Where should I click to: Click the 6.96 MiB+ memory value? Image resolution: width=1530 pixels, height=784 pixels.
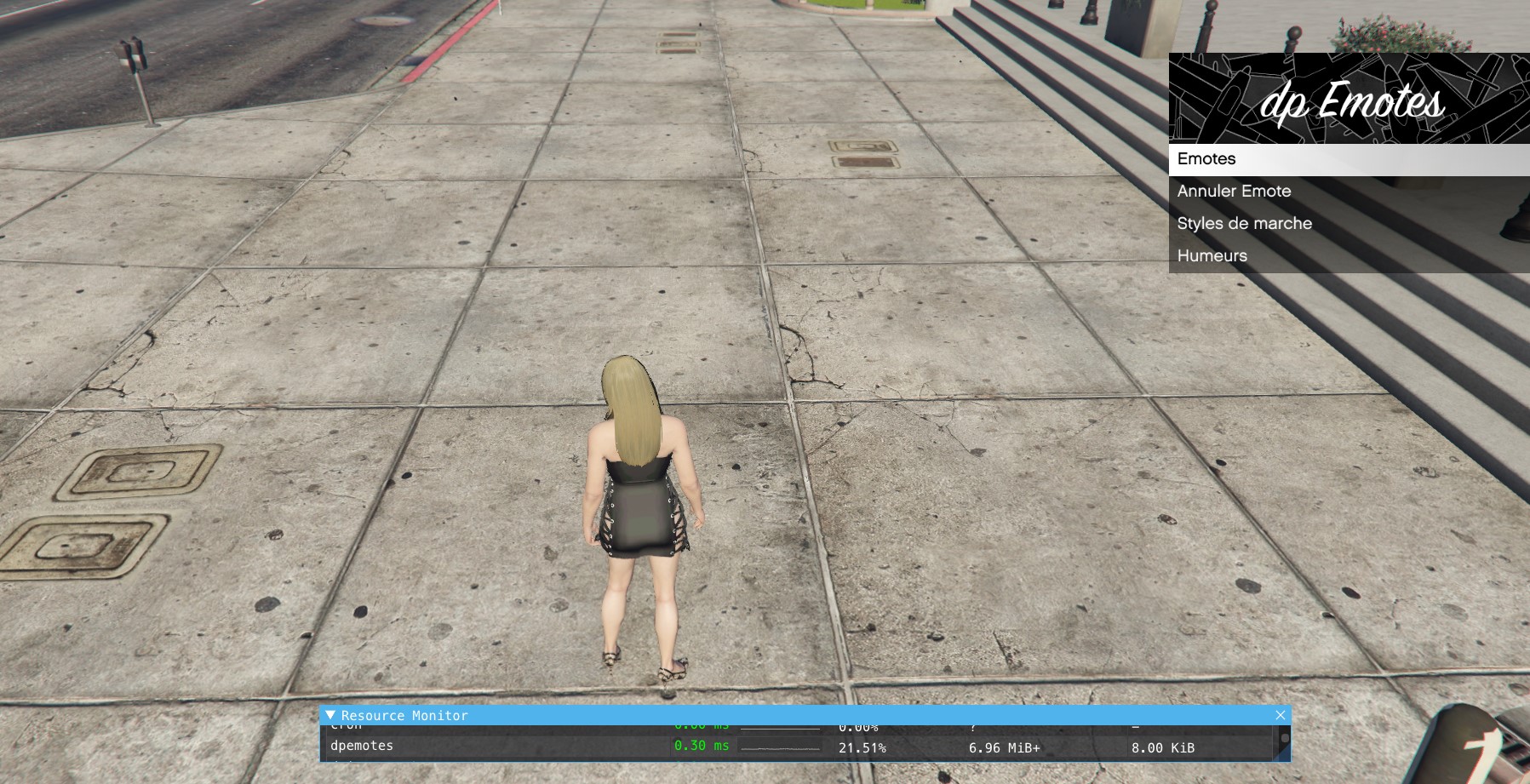pyautogui.click(x=1005, y=749)
